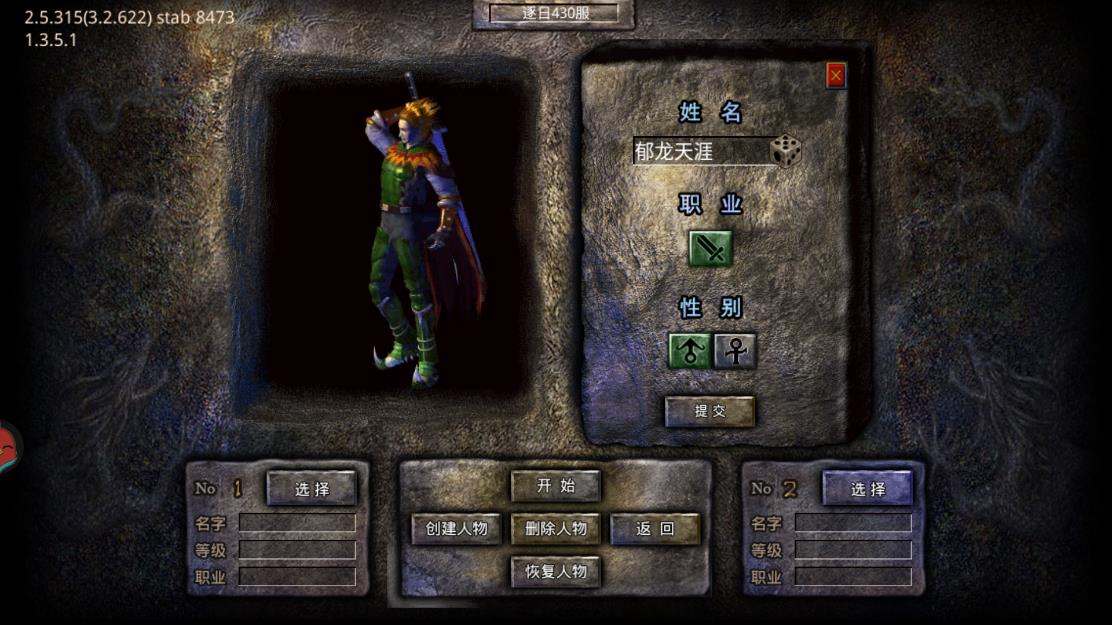Delete a character with 删除人物

click(x=556, y=529)
